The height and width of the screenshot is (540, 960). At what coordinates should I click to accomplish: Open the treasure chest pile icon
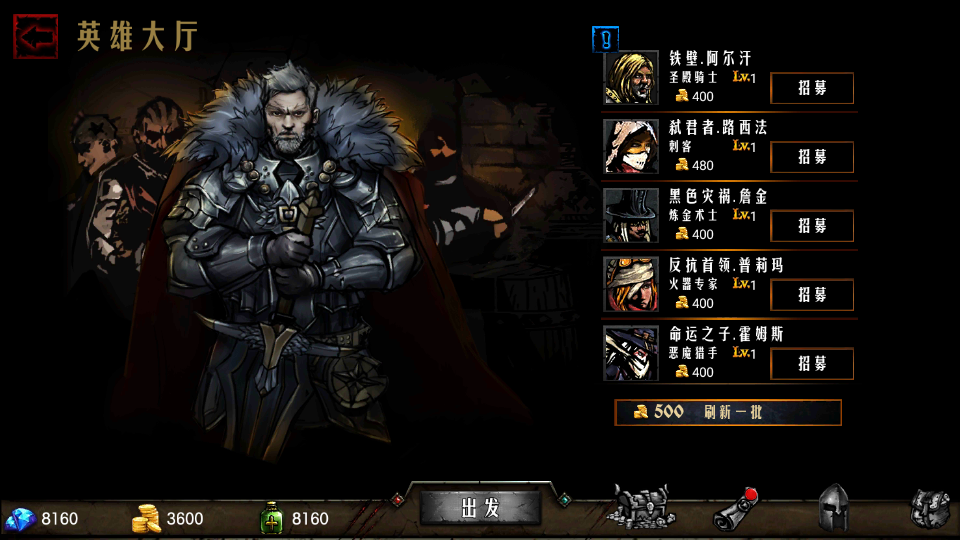coord(644,507)
